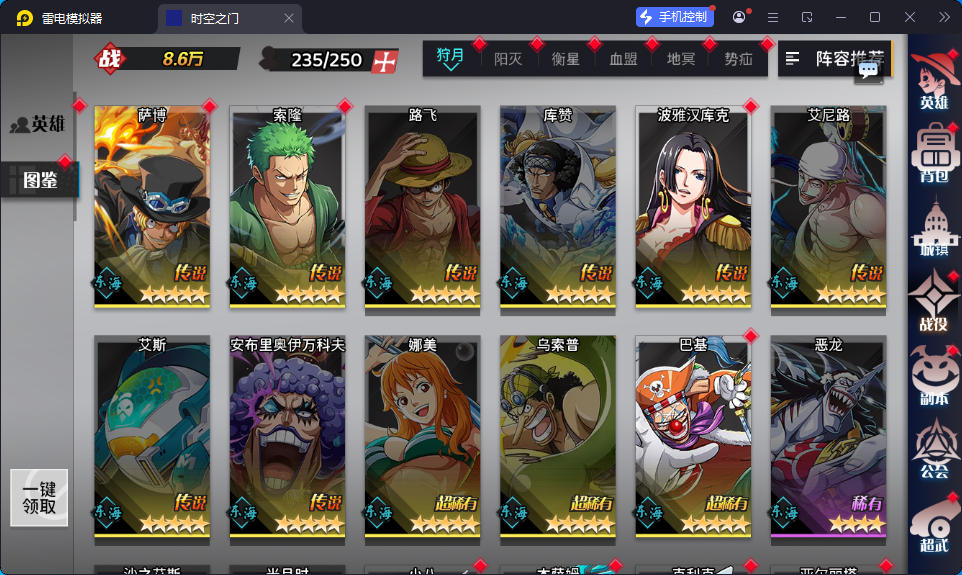The image size is (962, 575).
Task: Select the 波雅汉库克 hero card
Action: (x=693, y=205)
